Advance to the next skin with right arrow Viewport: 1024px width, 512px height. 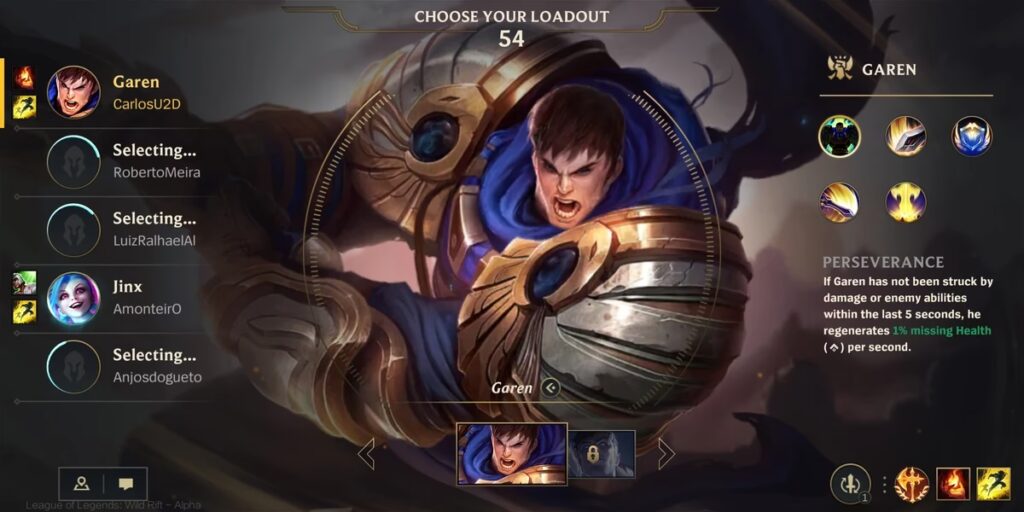[666, 454]
